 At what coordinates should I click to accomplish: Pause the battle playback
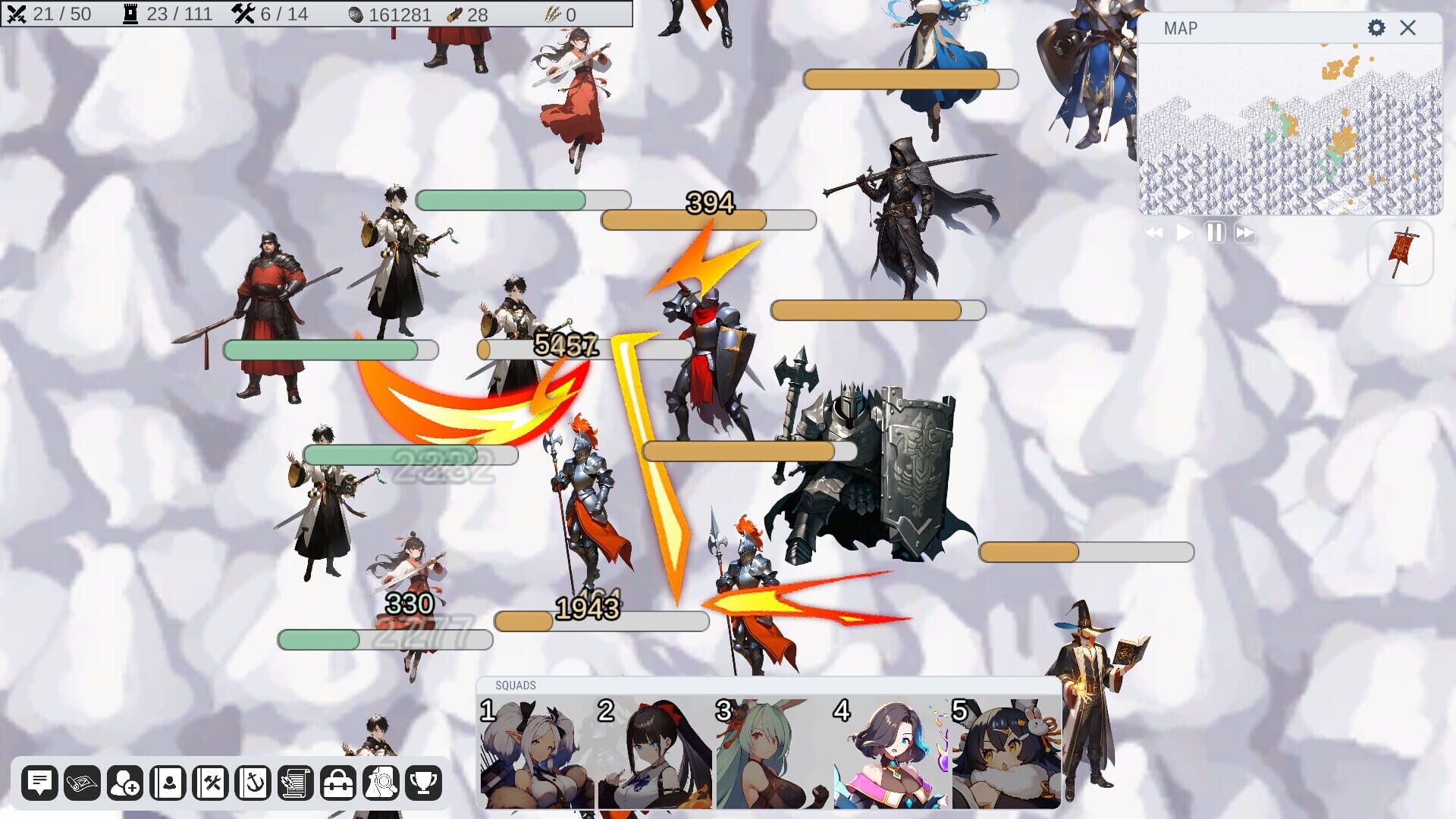pos(1214,234)
